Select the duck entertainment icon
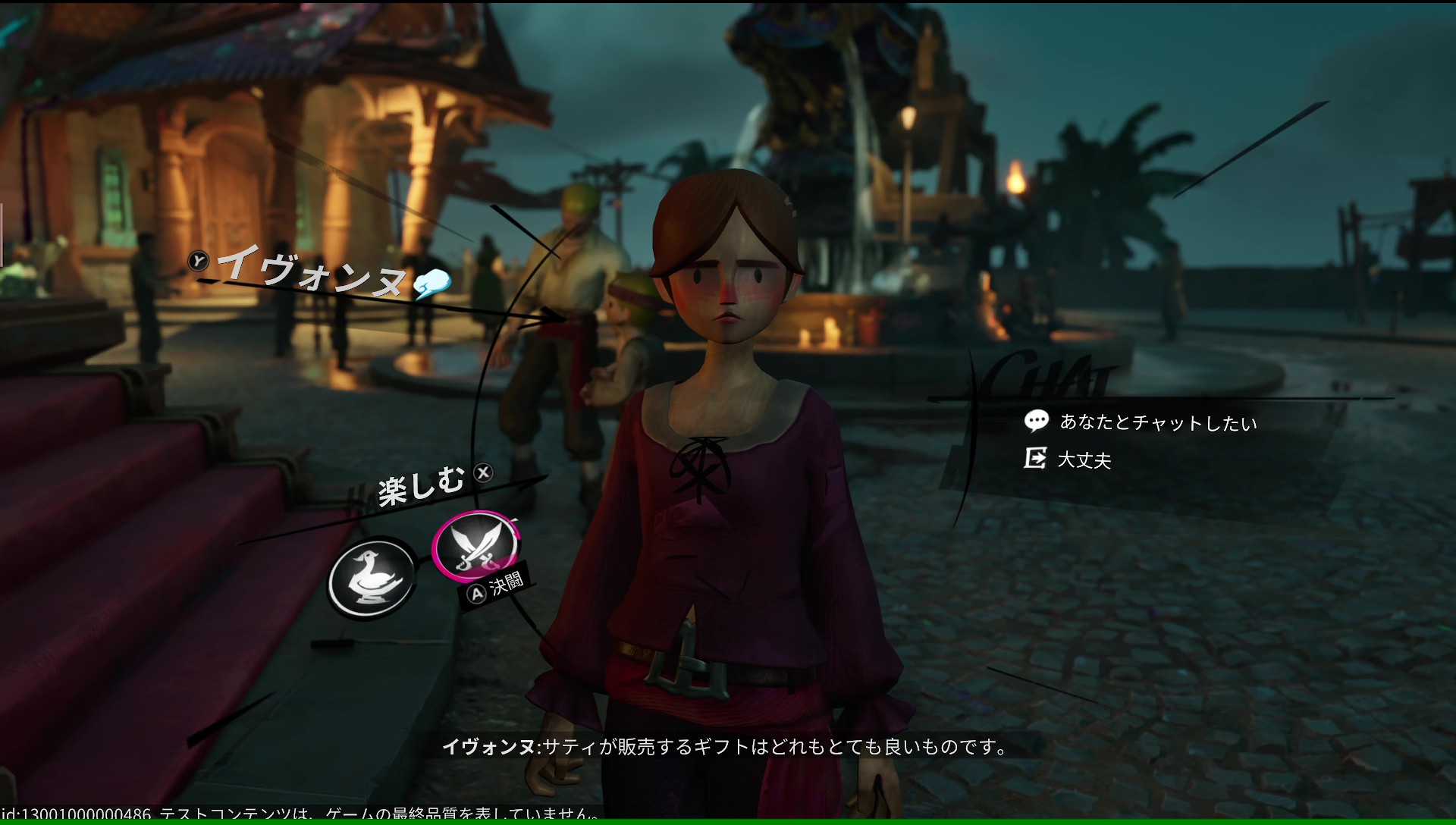This screenshot has height=825, width=1456. pos(371,579)
